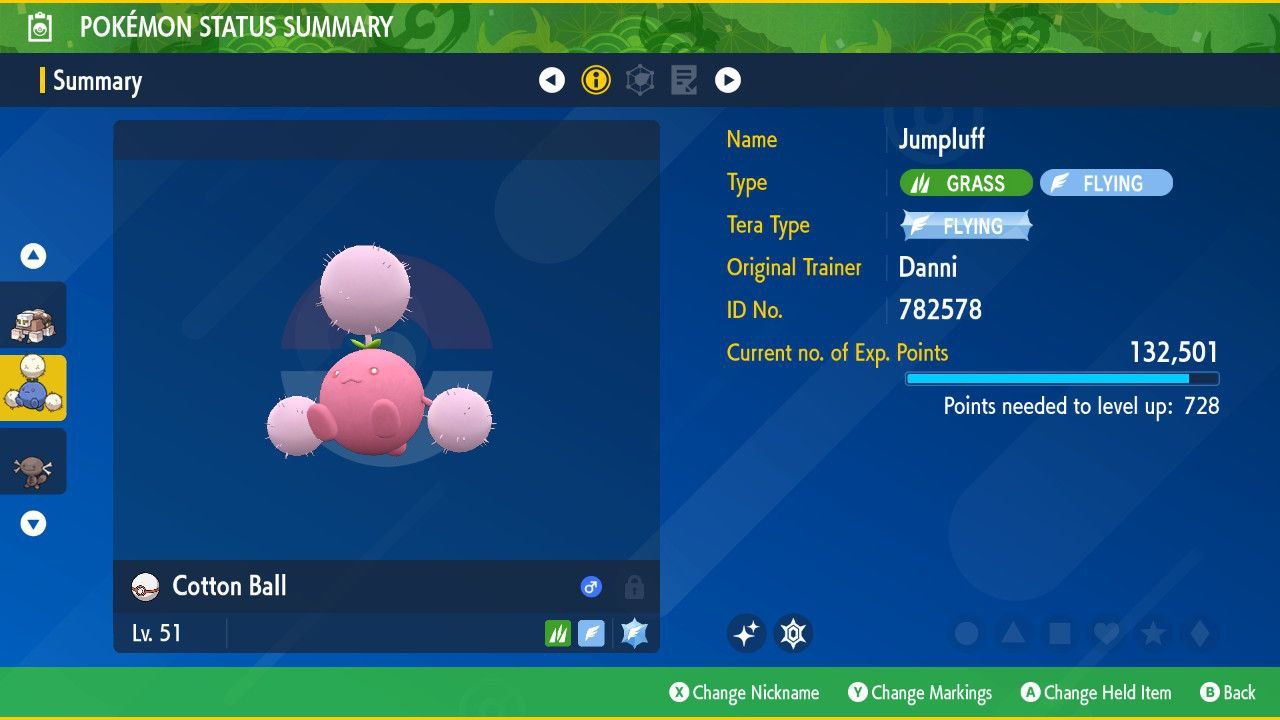The height and width of the screenshot is (720, 1280).
Task: Toggle the triangle marking
Action: point(1013,633)
